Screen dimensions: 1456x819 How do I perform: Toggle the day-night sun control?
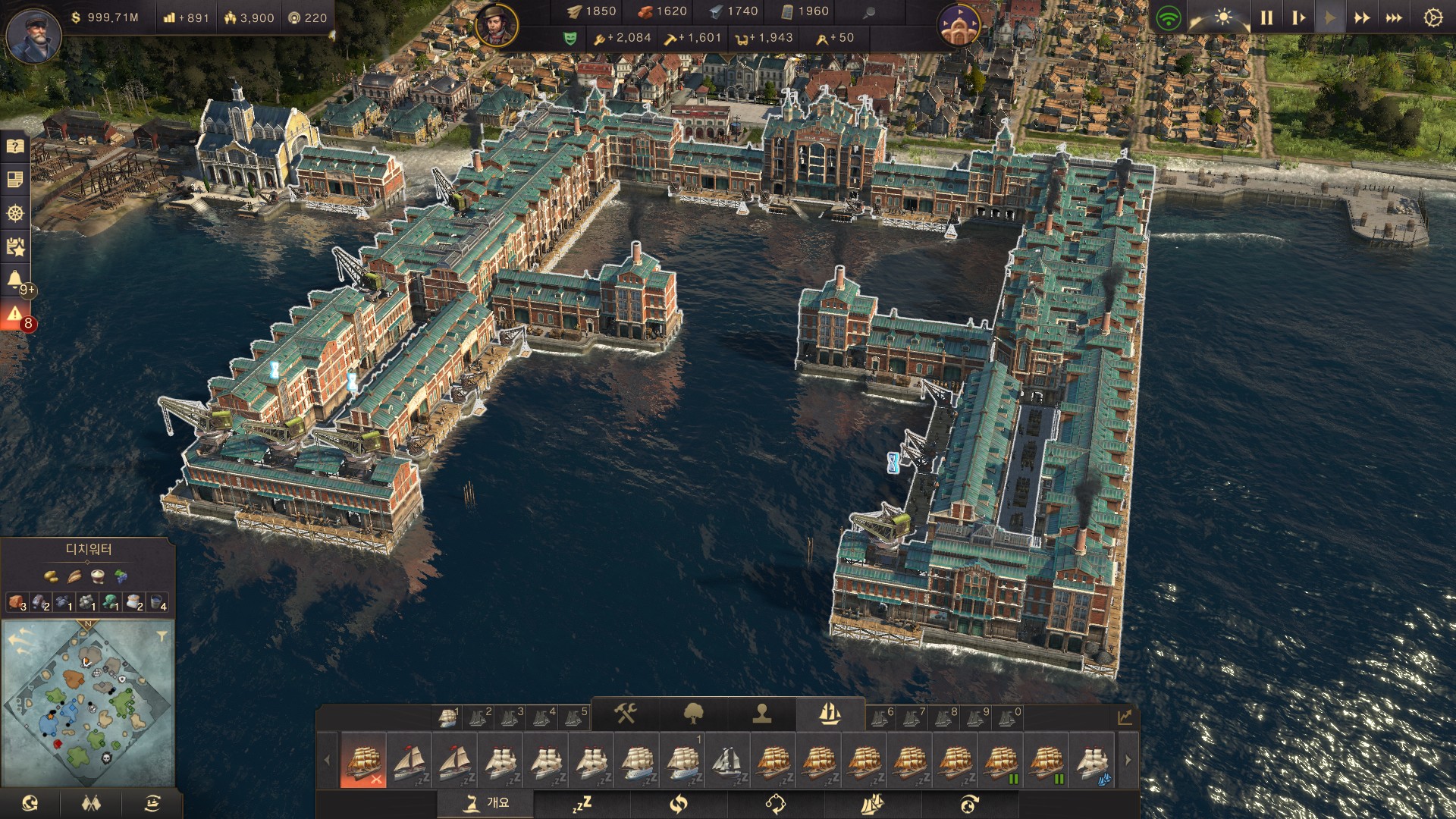[x=1223, y=17]
